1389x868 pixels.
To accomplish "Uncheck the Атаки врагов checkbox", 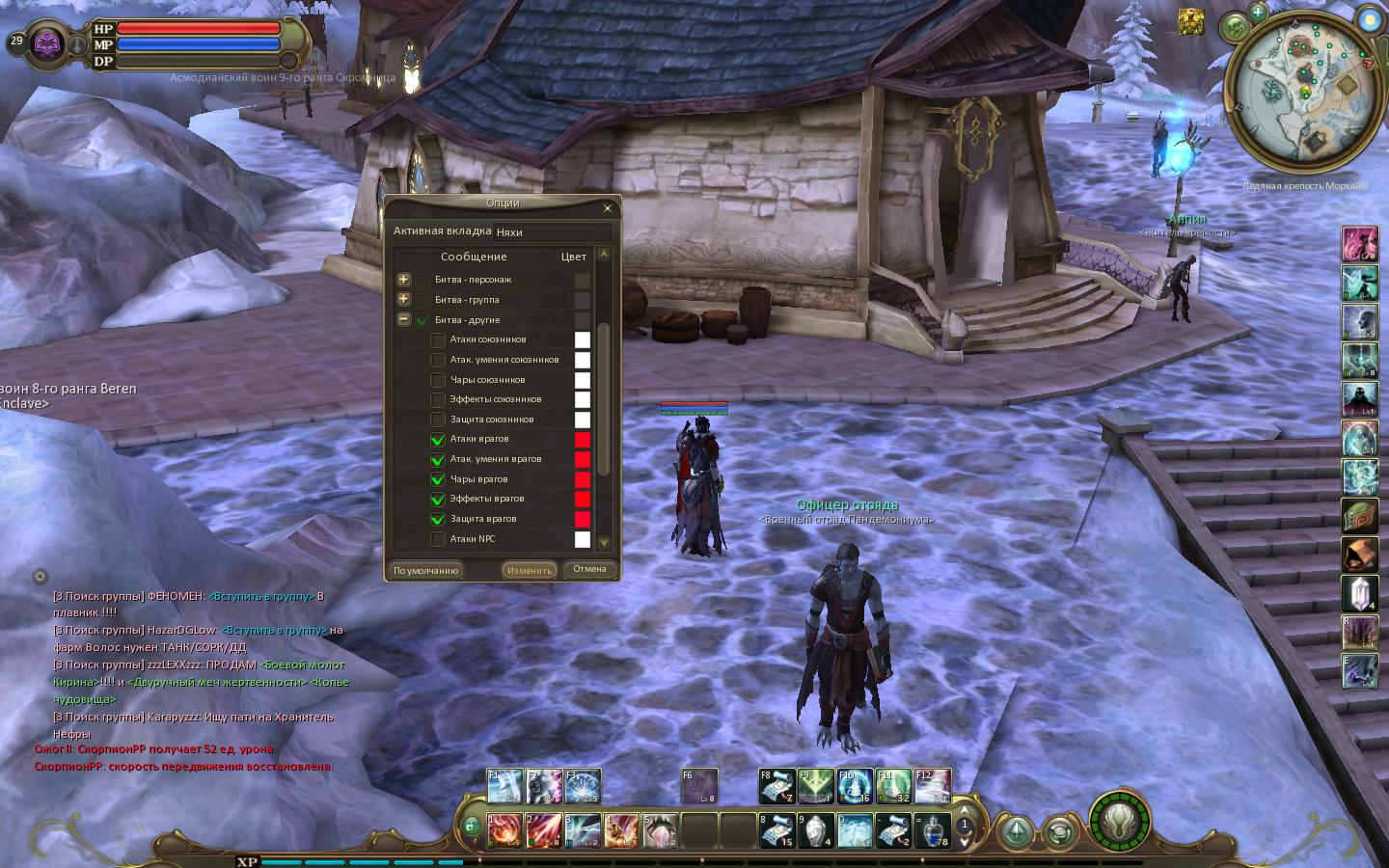I will (438, 440).
